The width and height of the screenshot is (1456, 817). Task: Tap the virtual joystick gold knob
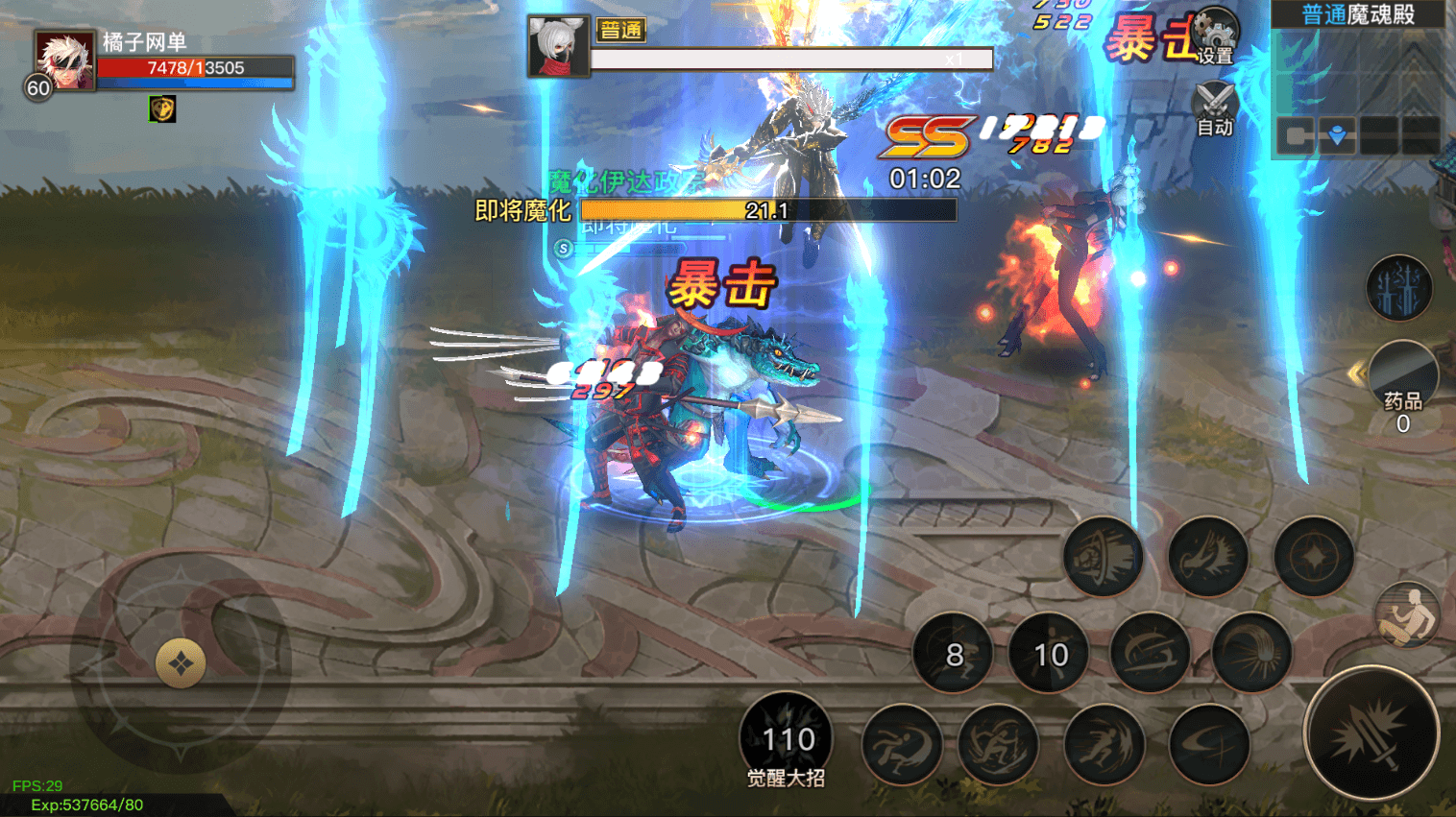(181, 663)
